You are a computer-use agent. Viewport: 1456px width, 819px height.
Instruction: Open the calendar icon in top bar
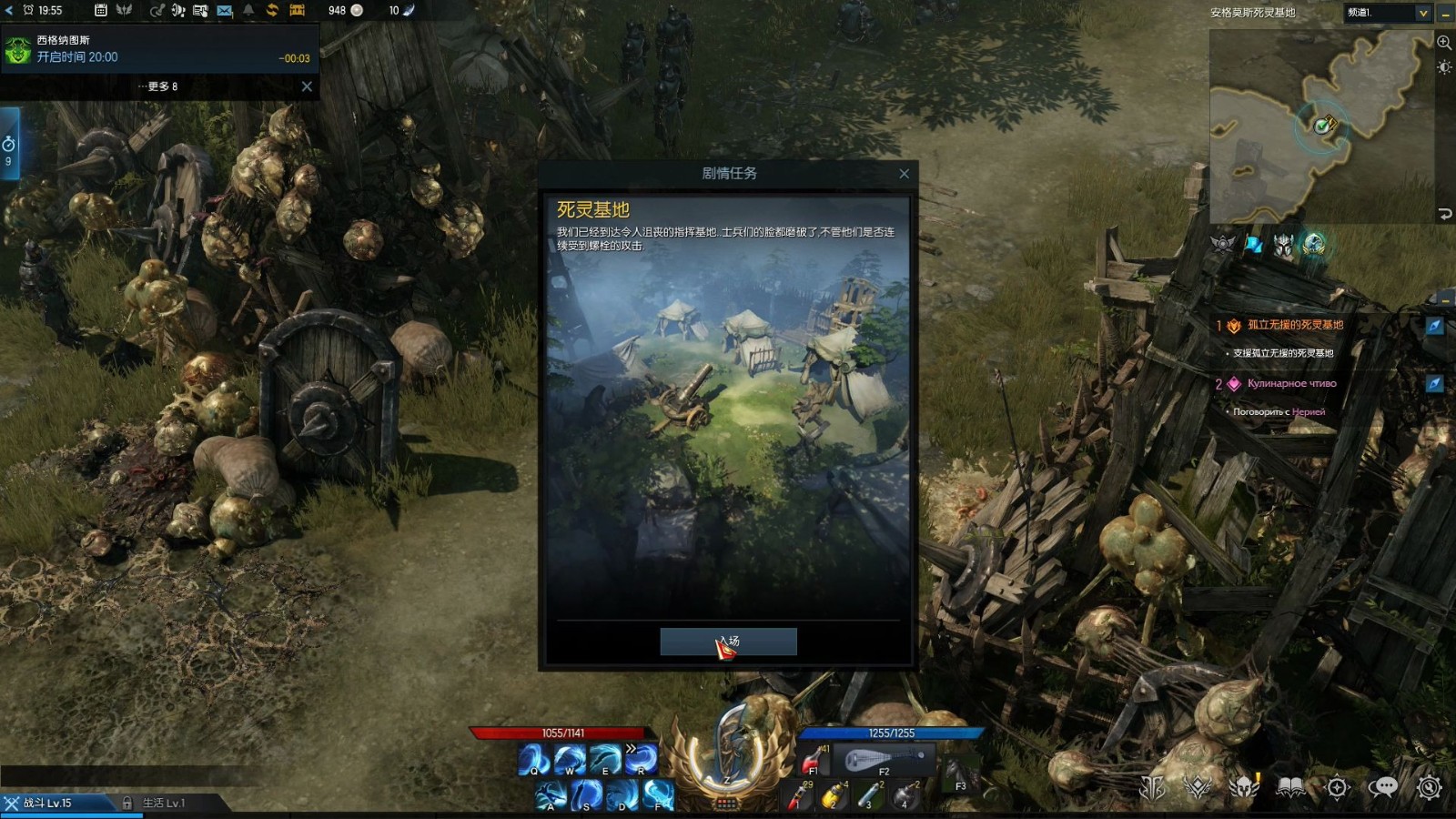(101, 11)
